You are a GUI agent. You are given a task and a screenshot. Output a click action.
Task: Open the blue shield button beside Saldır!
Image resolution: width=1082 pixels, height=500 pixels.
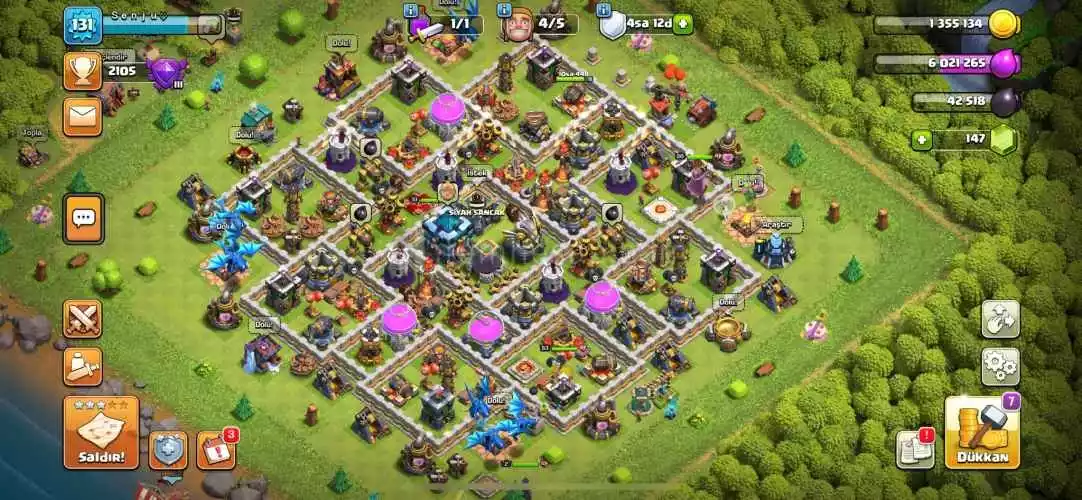point(168,449)
